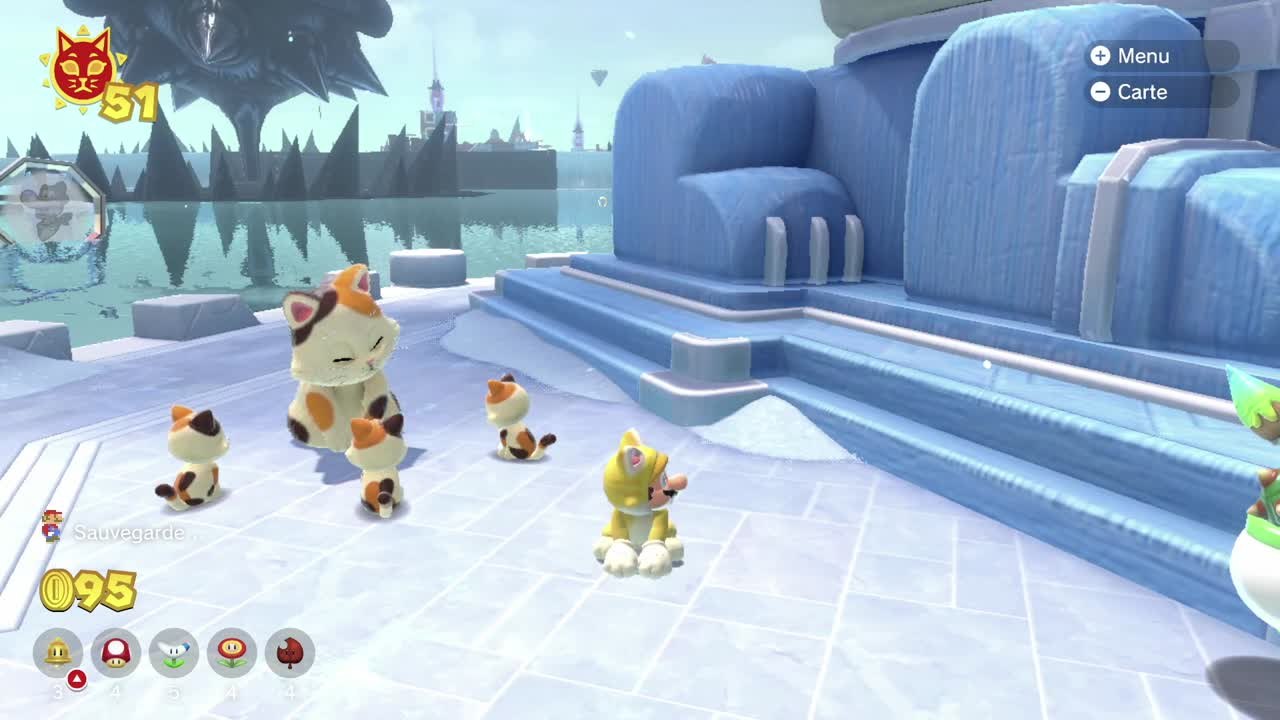The height and width of the screenshot is (720, 1280).
Task: Select the stored Boomerang Flower
Action: [174, 653]
